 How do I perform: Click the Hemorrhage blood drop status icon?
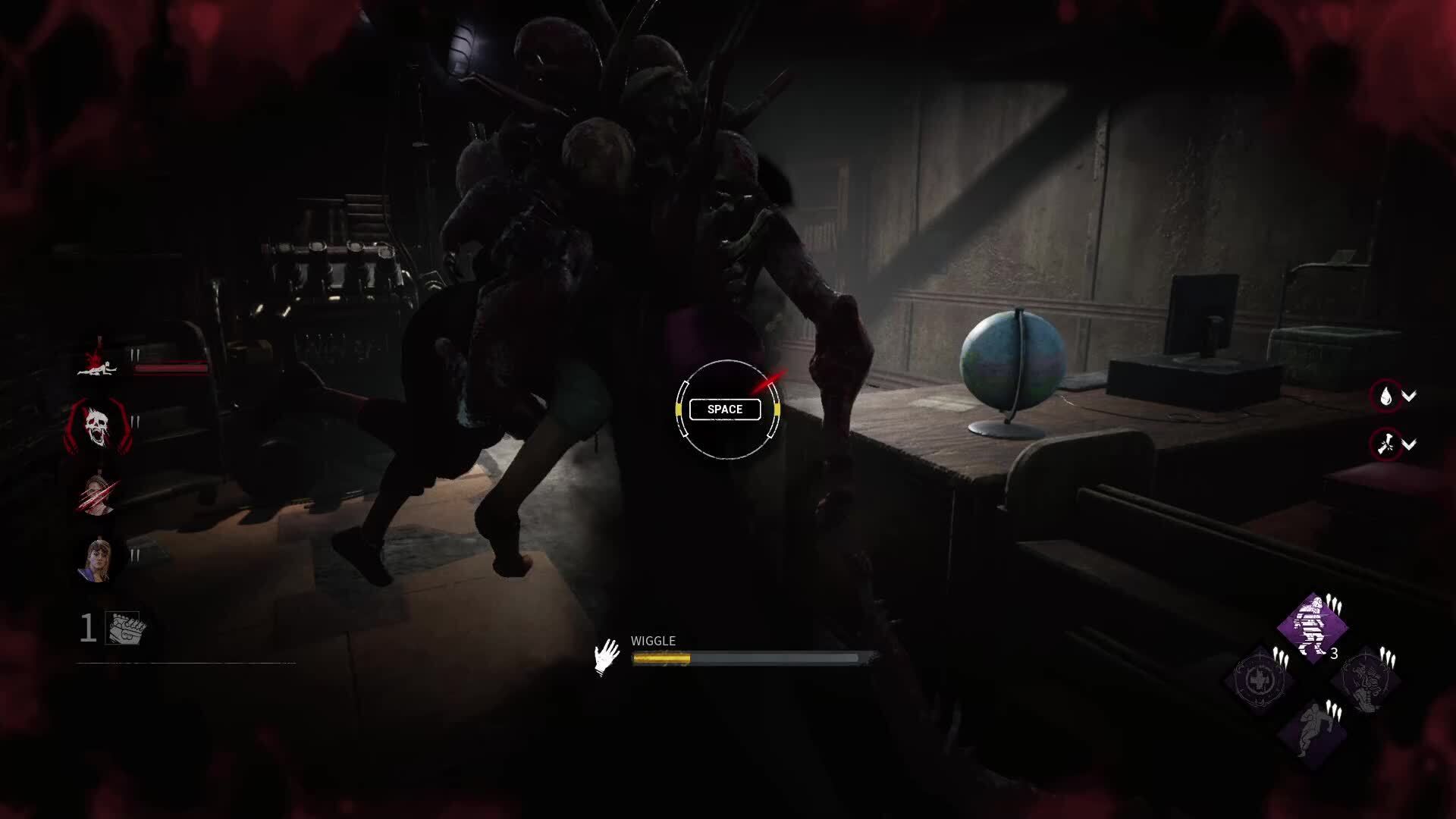pos(1386,396)
